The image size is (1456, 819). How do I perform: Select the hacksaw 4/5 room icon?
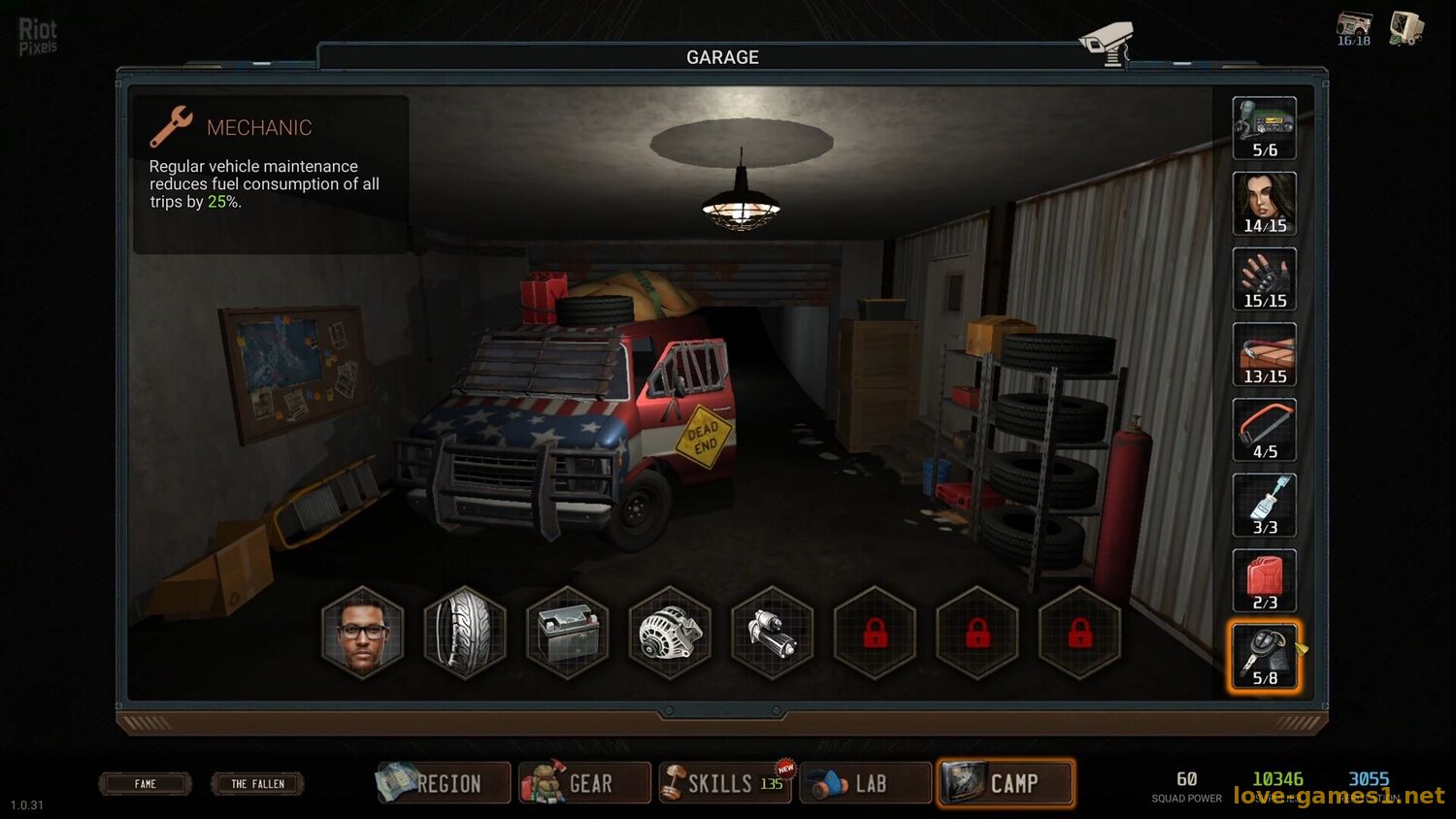pyautogui.click(x=1264, y=430)
